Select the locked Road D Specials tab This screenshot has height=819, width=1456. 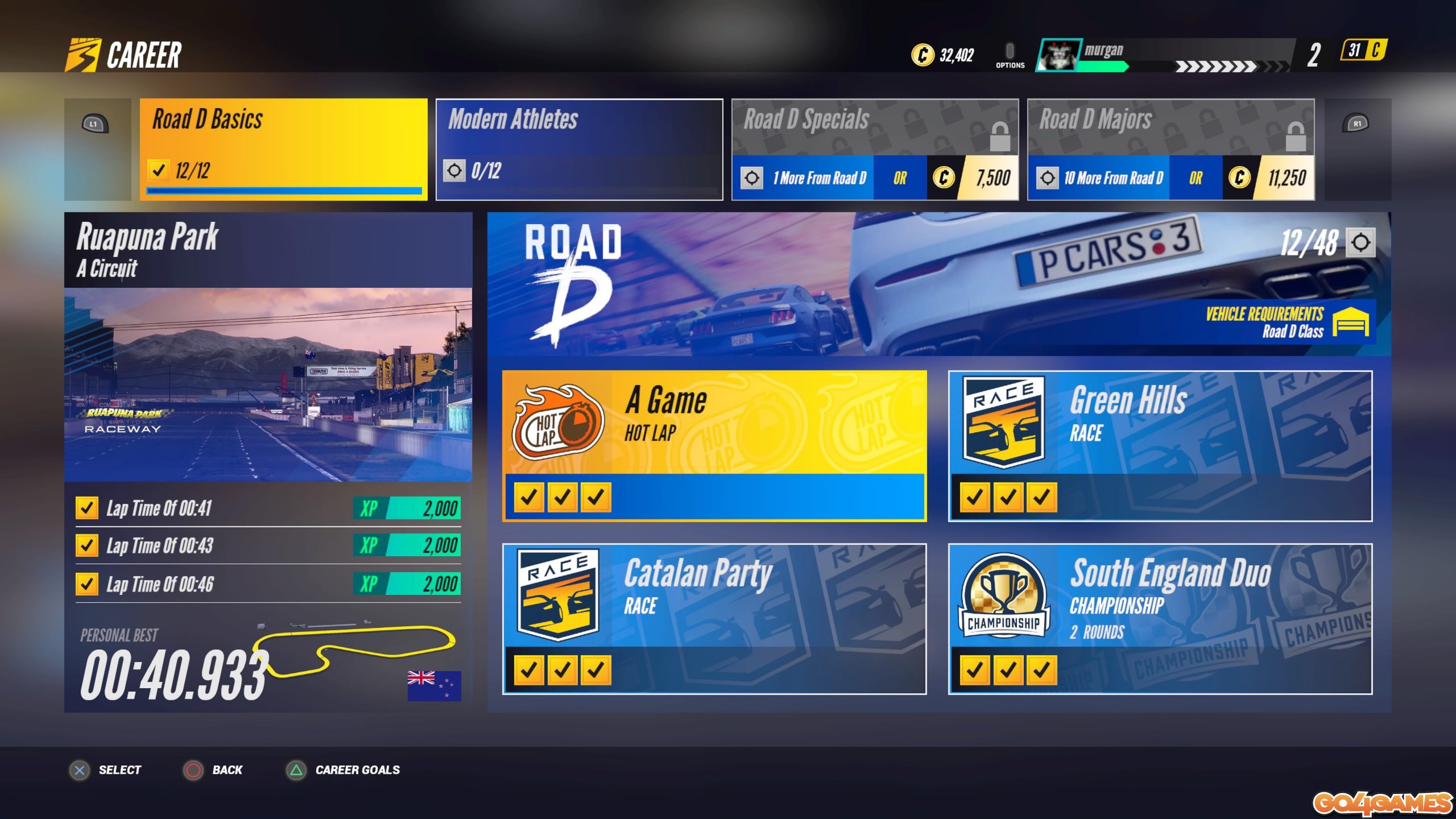[x=874, y=127]
